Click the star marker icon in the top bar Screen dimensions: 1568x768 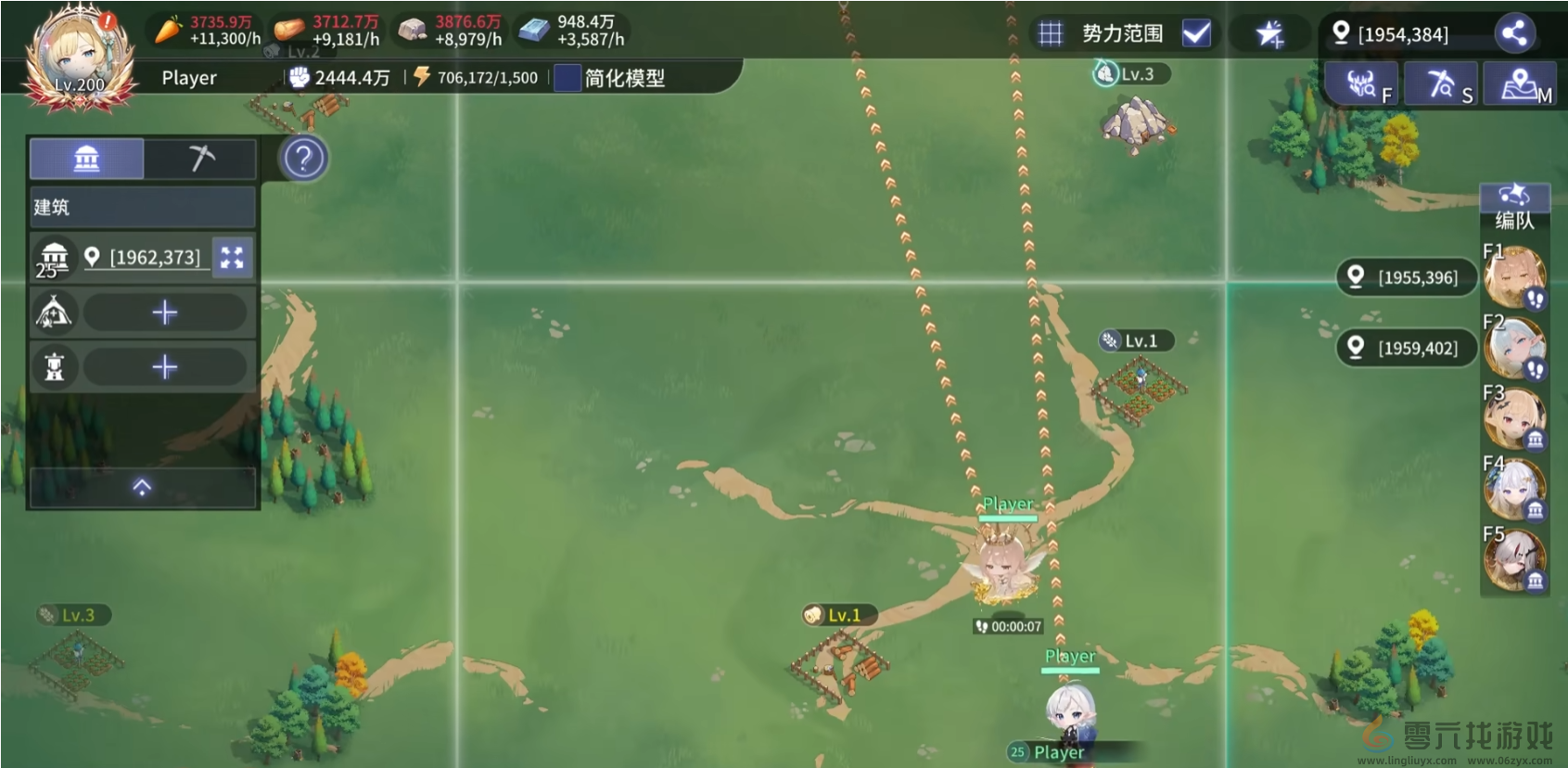[x=1271, y=33]
